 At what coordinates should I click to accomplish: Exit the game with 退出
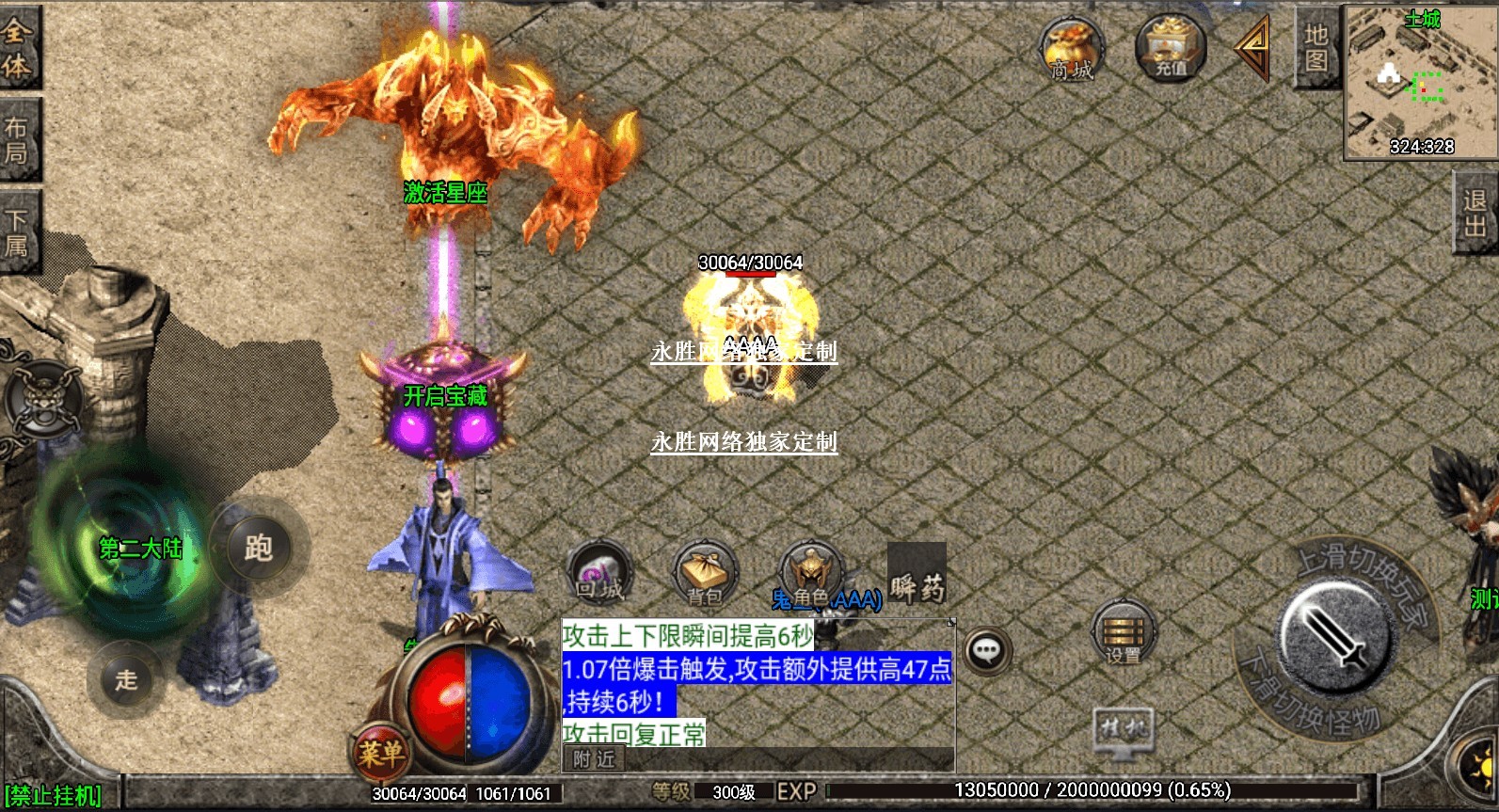[1475, 213]
